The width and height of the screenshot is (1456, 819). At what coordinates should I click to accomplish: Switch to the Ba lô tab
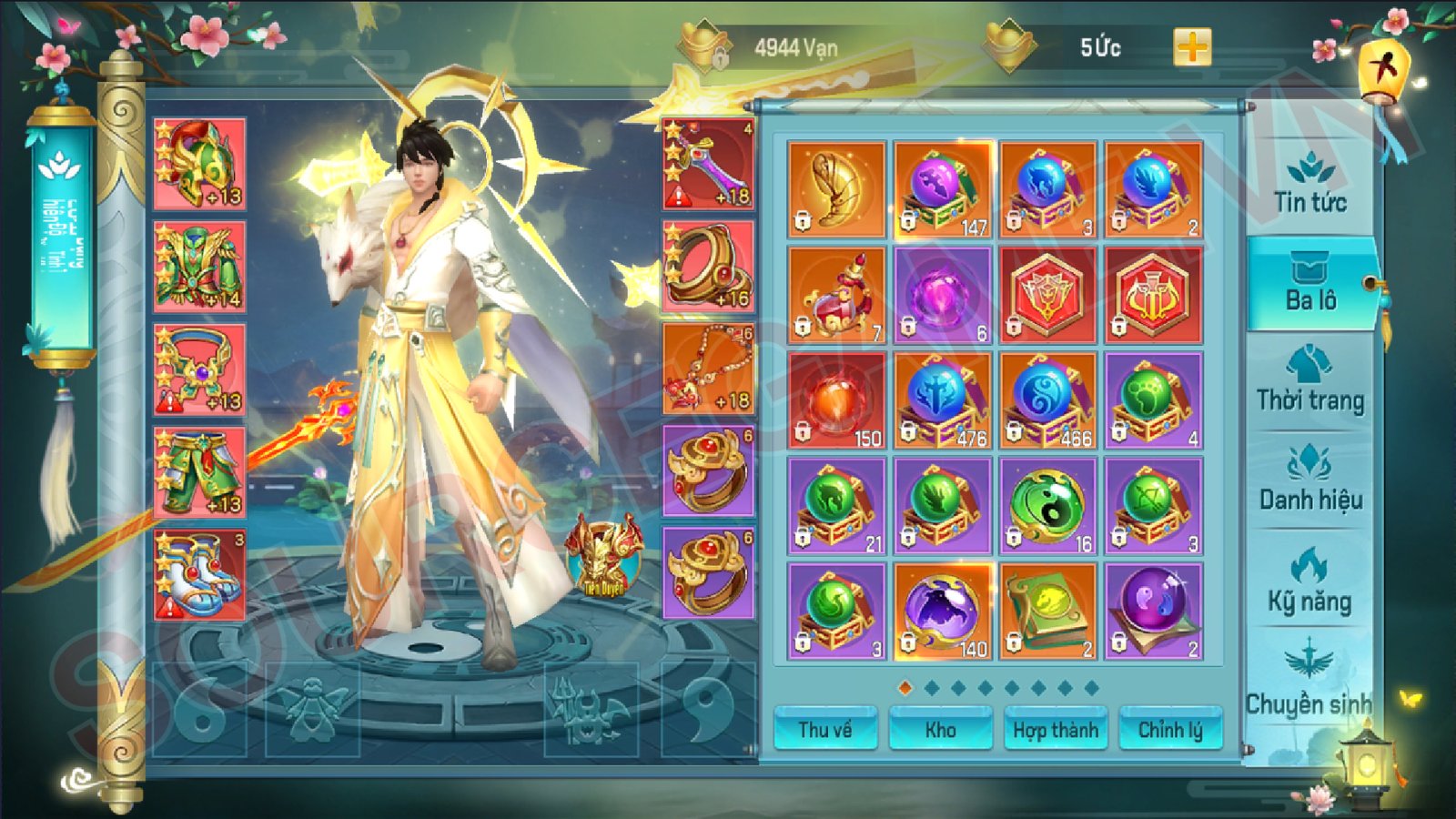pos(1310,284)
